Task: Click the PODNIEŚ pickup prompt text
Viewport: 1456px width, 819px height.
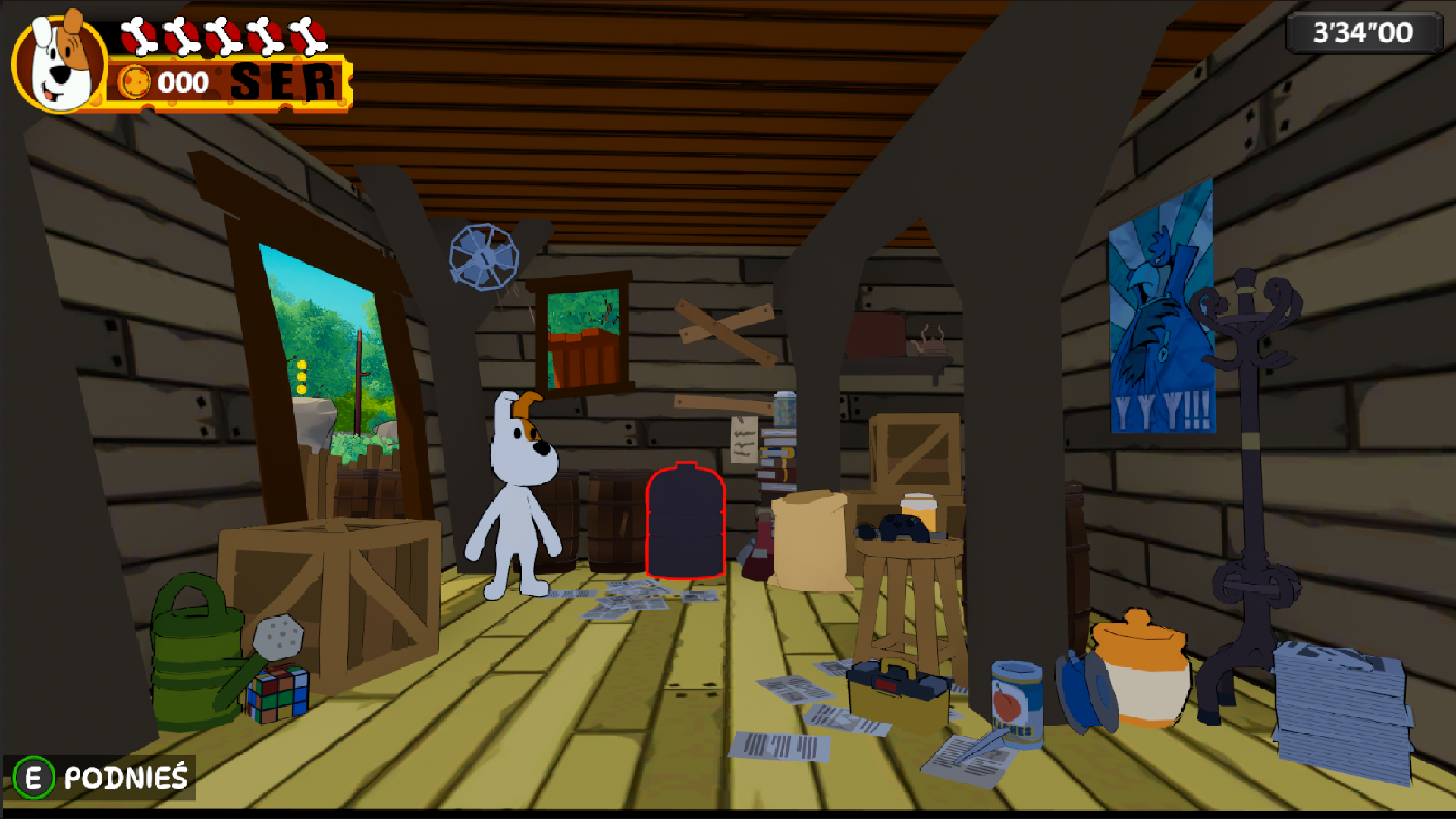Action: coord(125,777)
